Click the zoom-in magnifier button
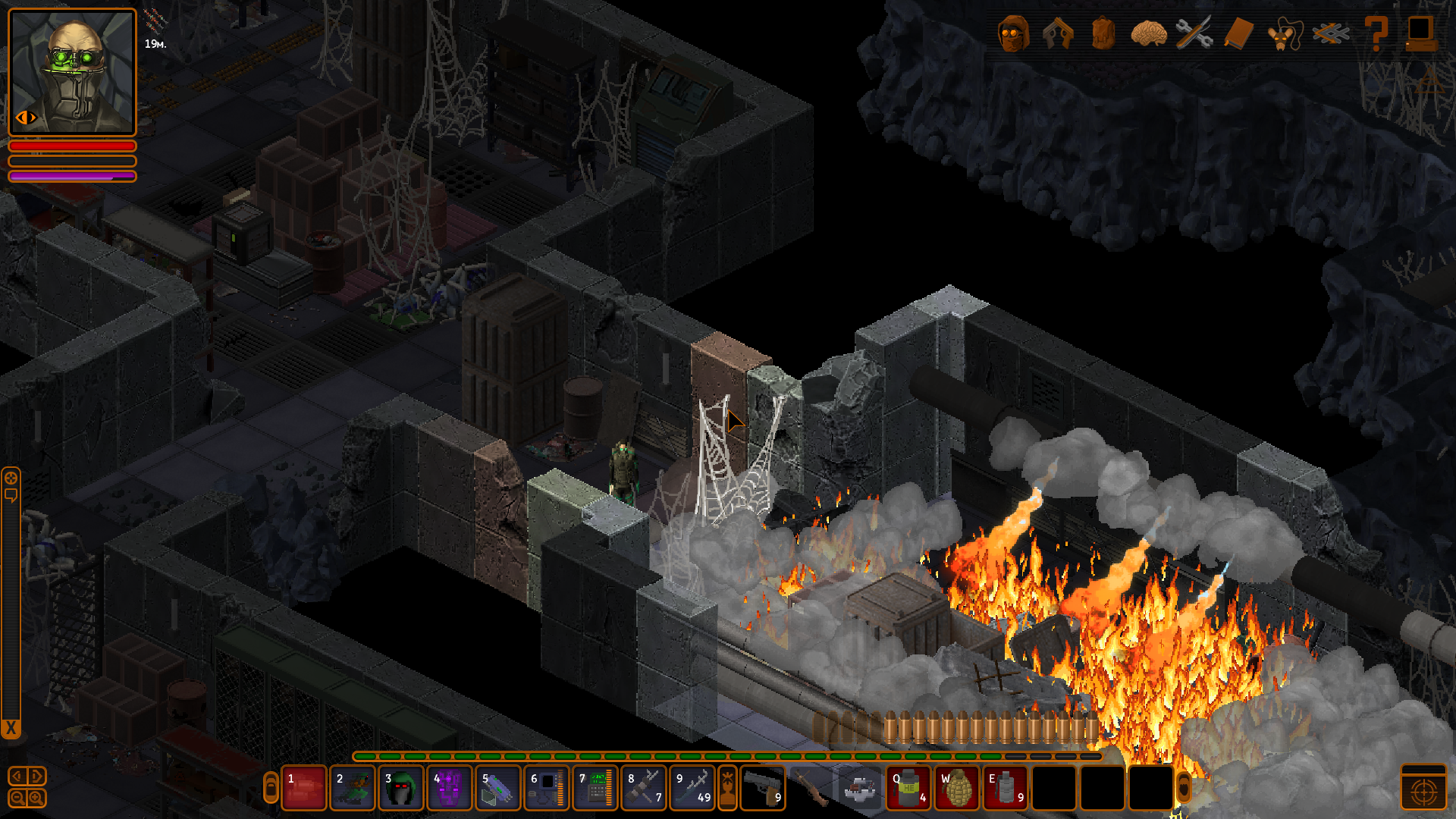The image size is (1456, 819). [36, 798]
